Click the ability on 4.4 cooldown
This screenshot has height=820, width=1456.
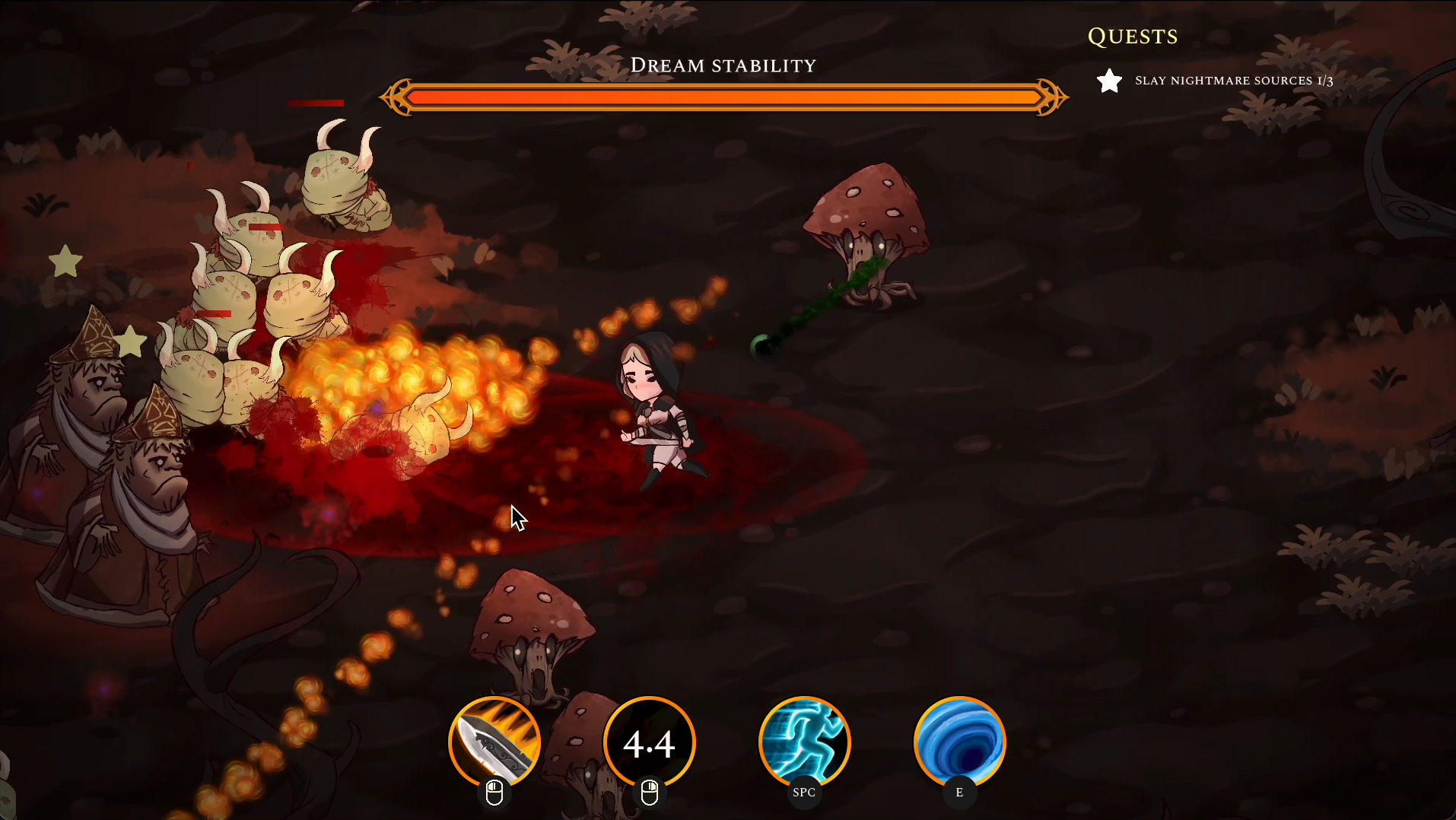pyautogui.click(x=650, y=742)
